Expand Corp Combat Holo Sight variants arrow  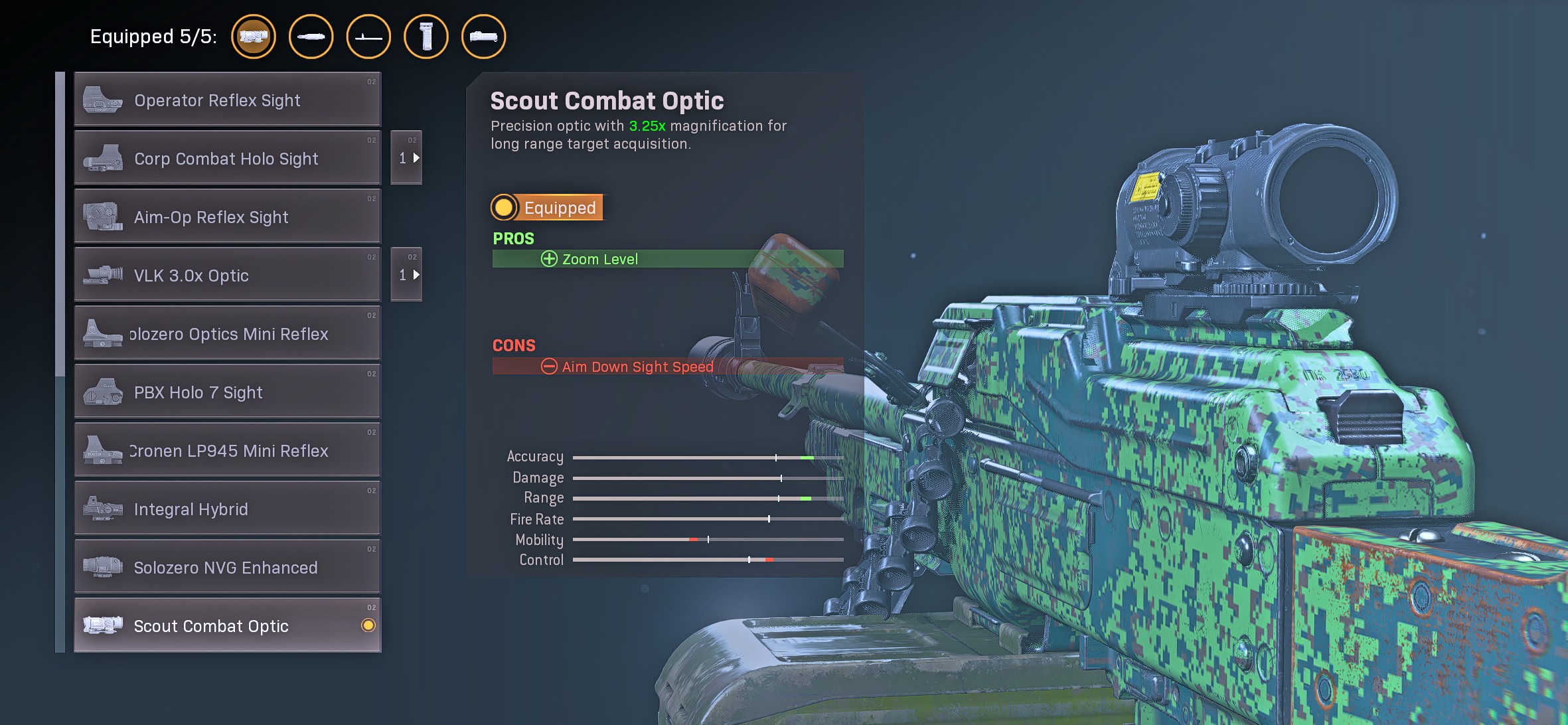[x=407, y=158]
